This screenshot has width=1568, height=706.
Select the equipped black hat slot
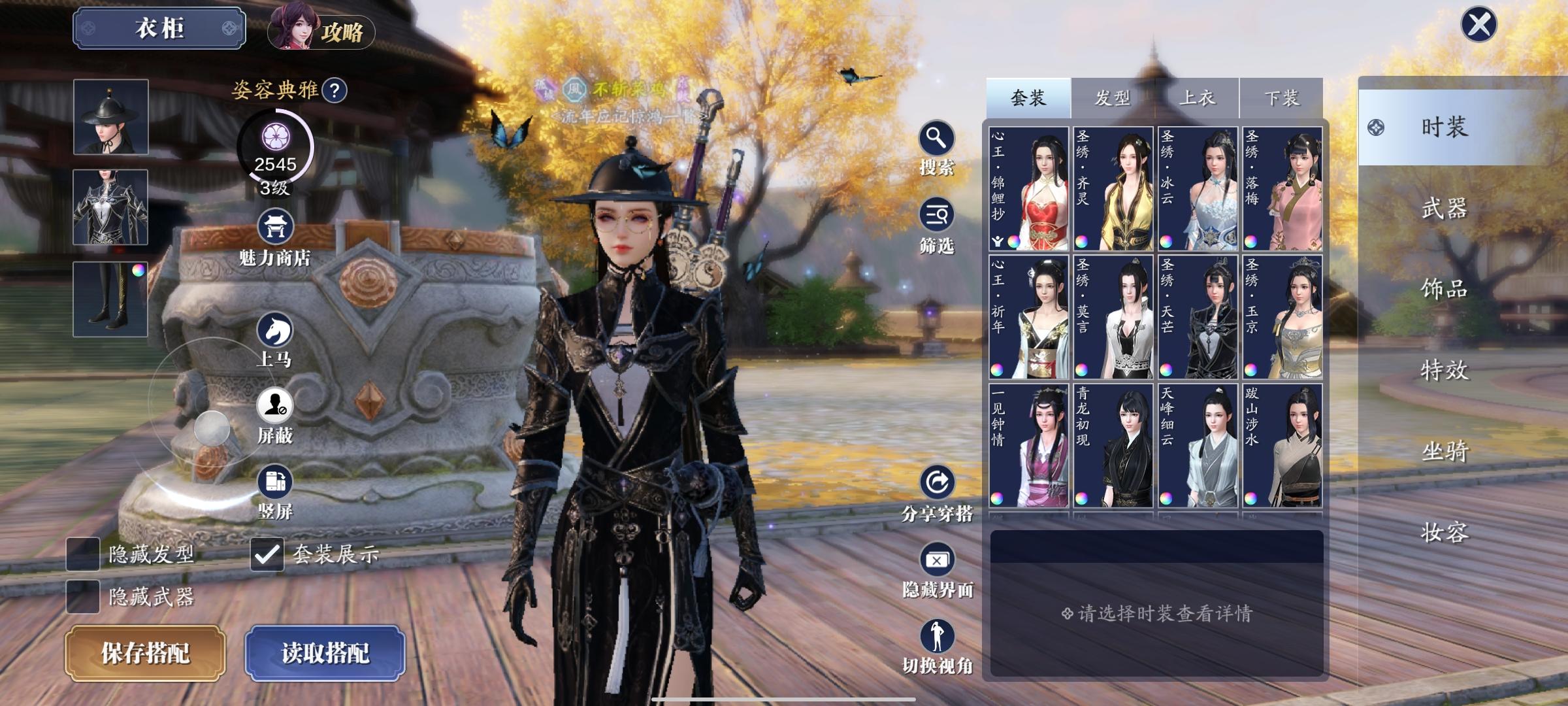(x=110, y=117)
